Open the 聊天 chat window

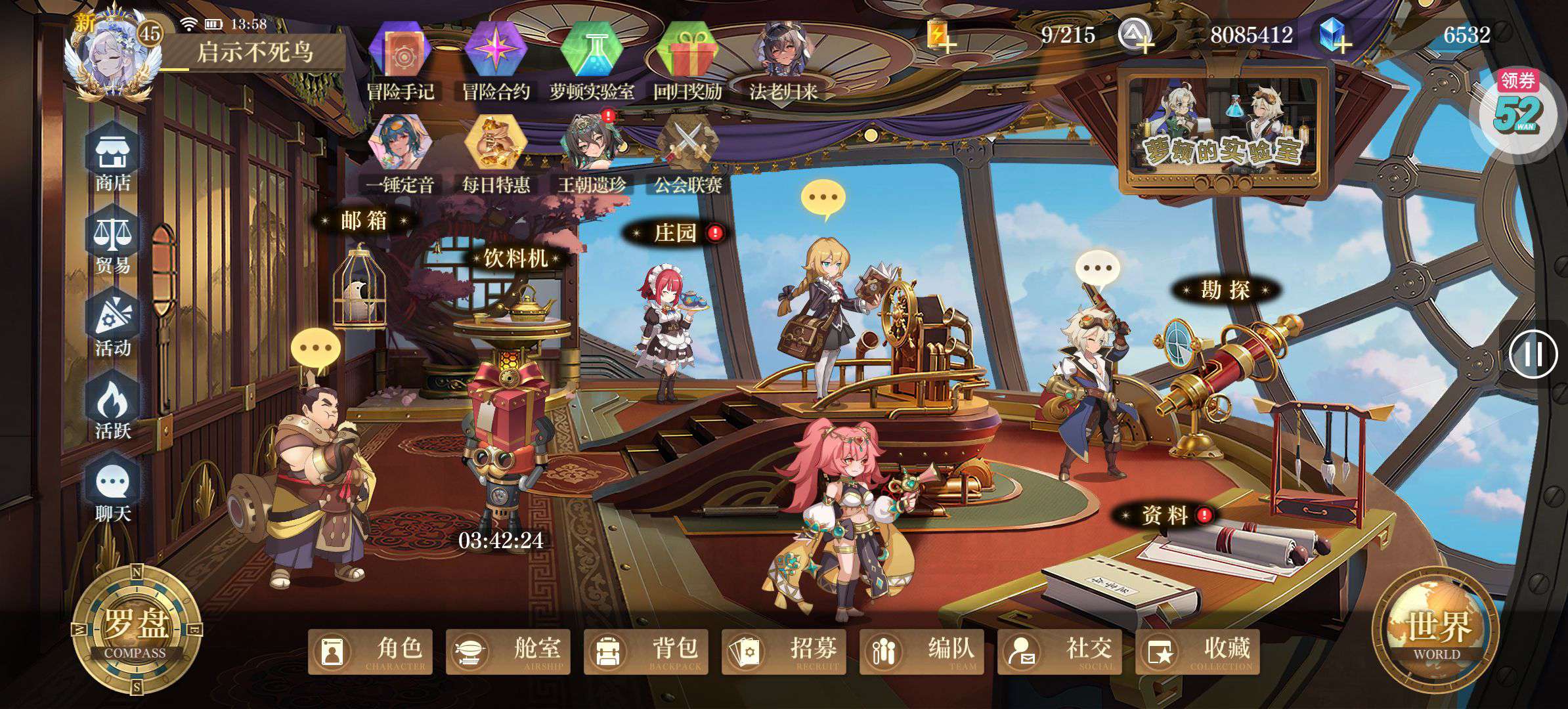pos(114,491)
